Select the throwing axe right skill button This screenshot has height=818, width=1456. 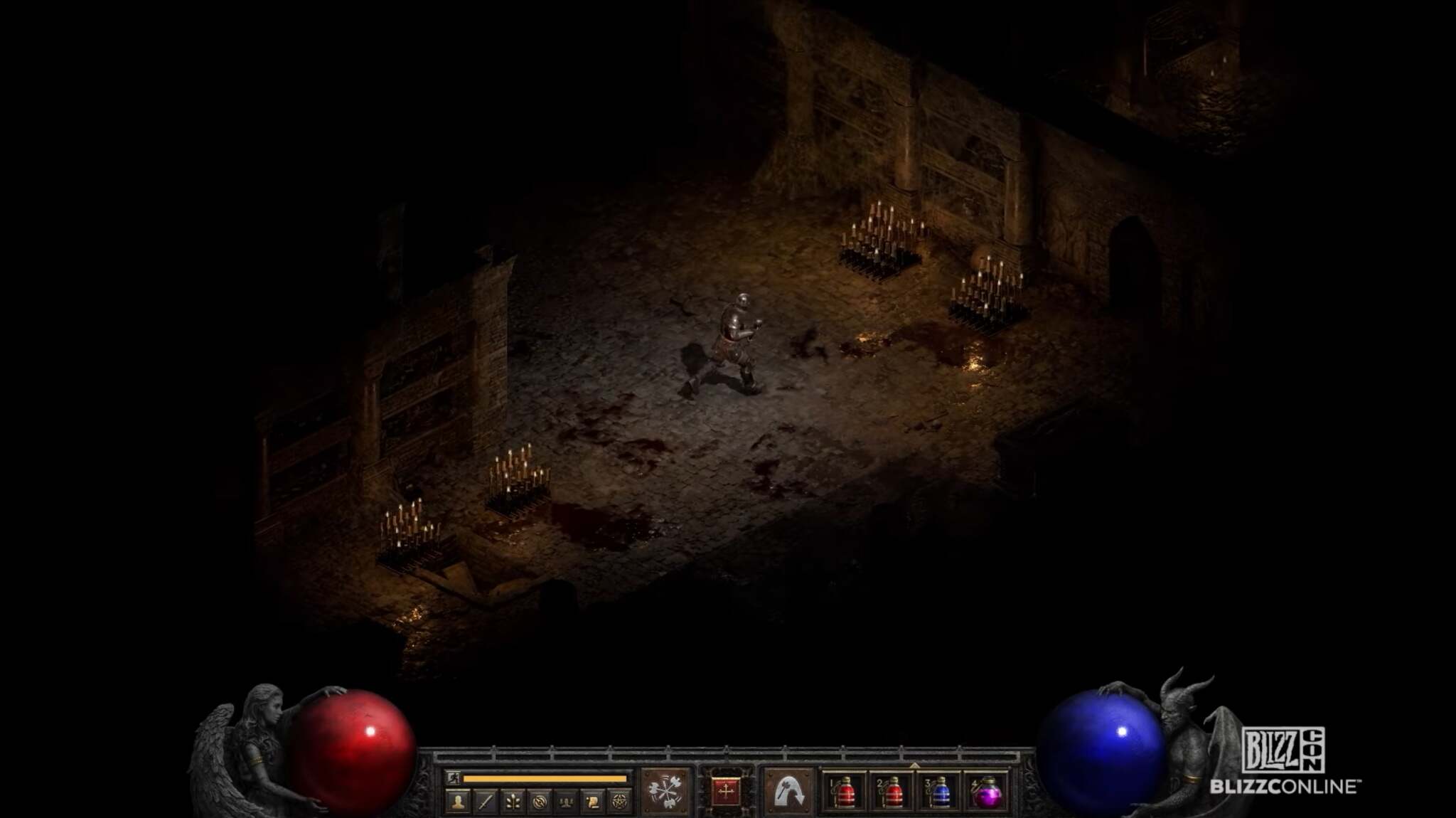[x=790, y=790]
